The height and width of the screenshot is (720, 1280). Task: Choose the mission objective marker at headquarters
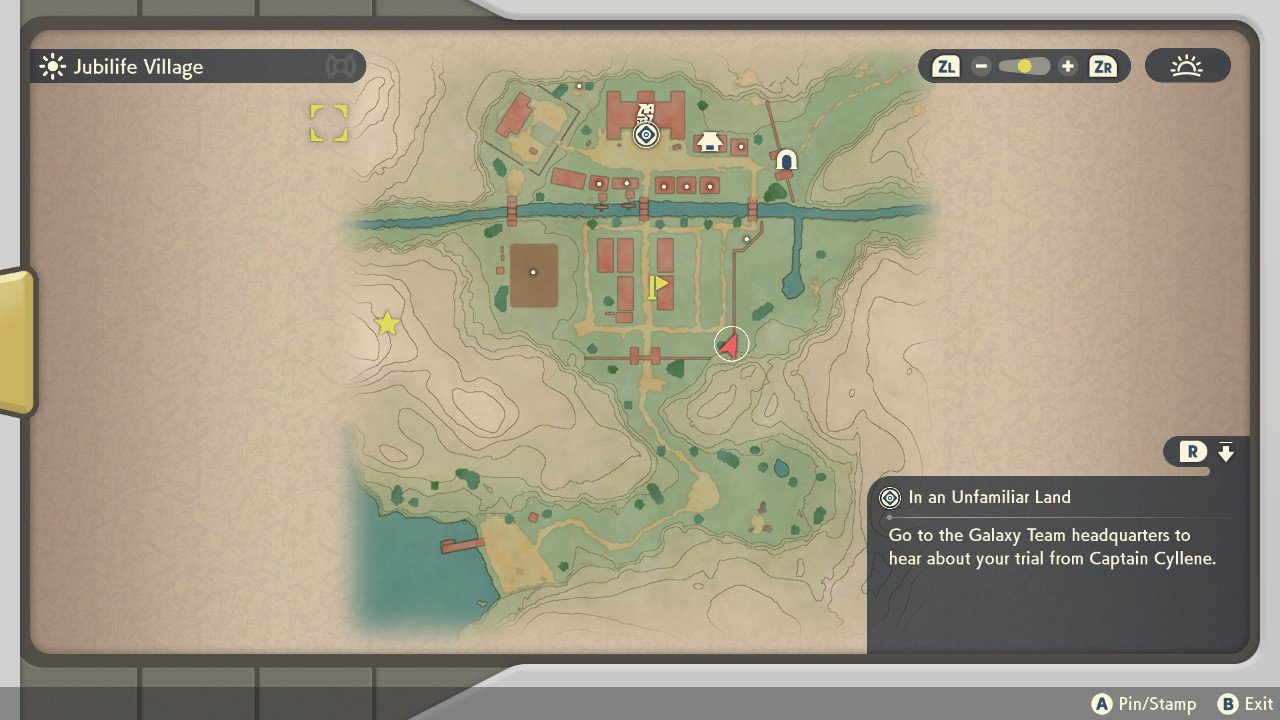646,134
